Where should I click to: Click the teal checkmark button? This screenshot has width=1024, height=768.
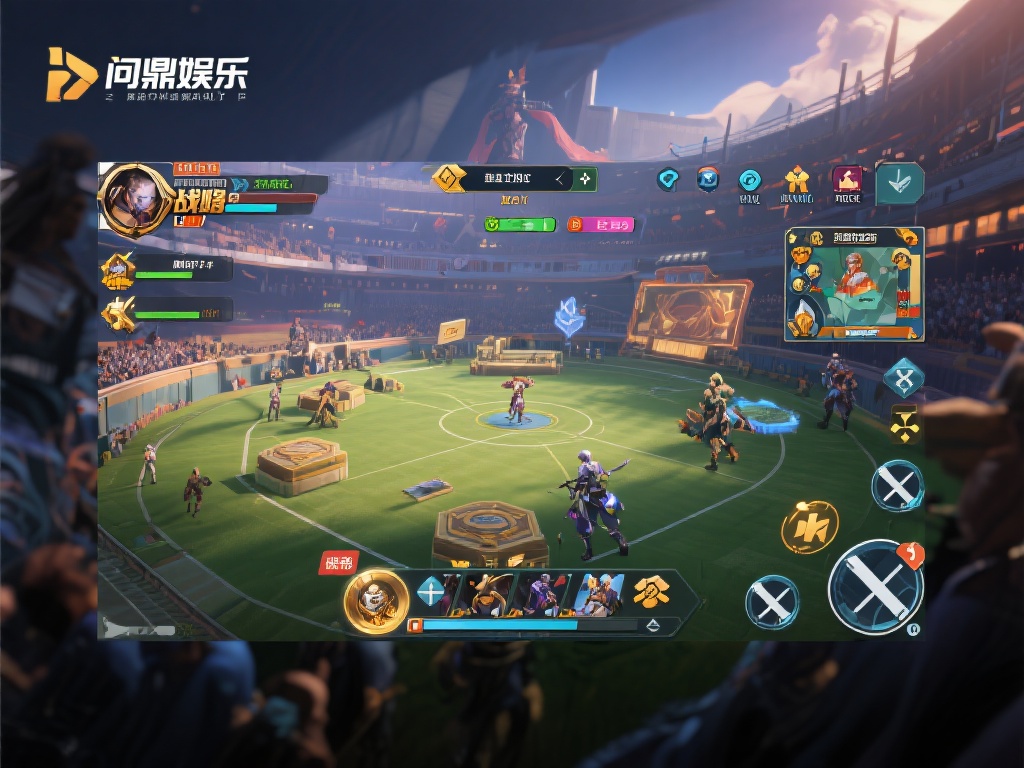pyautogui.click(x=899, y=183)
